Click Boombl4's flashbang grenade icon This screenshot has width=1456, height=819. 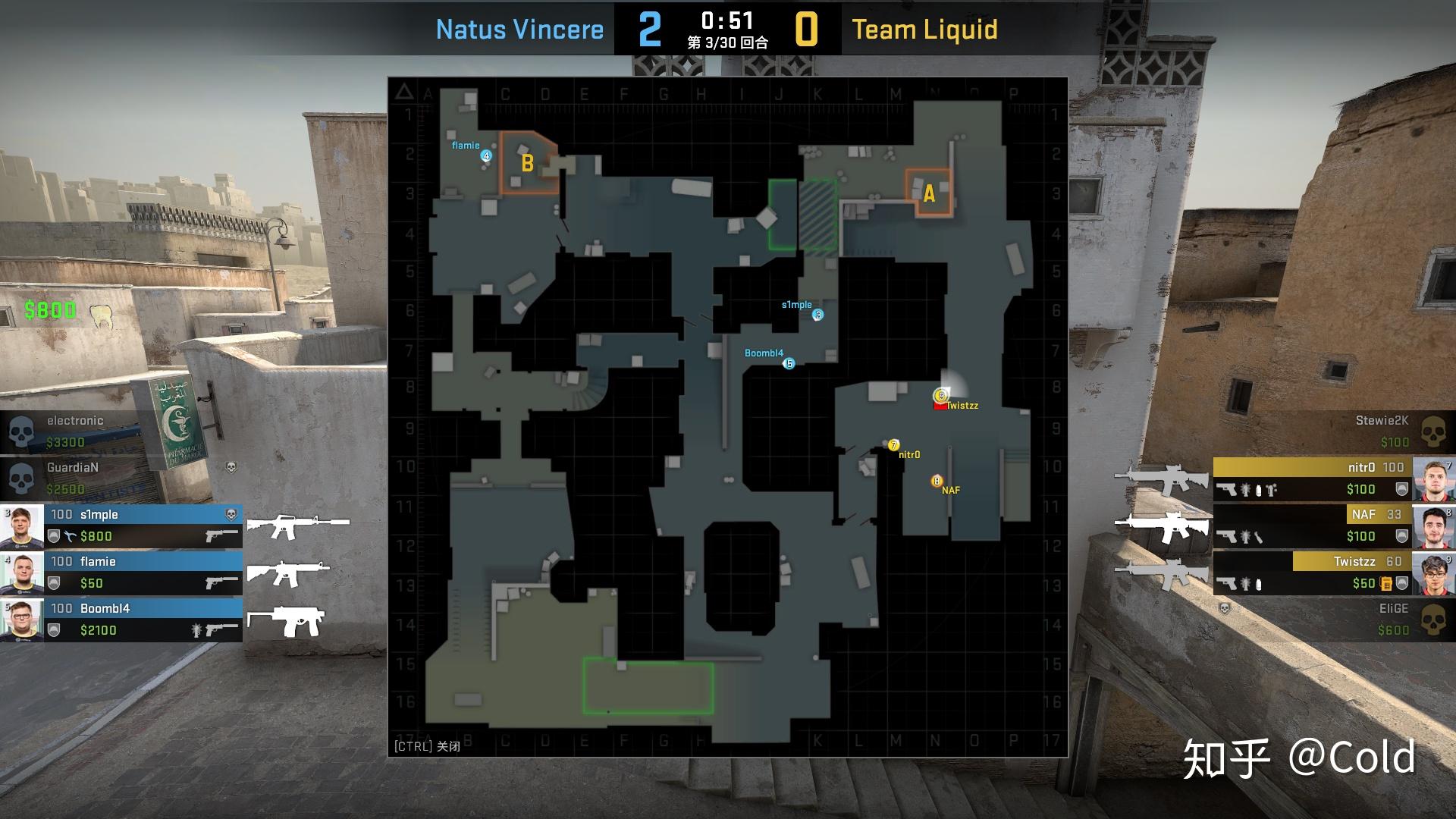[x=196, y=631]
